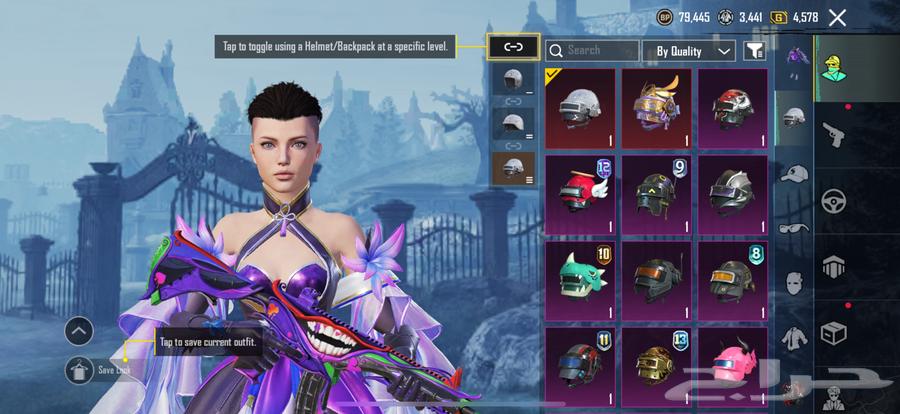Close the inventory with the X button
The image size is (900, 414).
[837, 17]
